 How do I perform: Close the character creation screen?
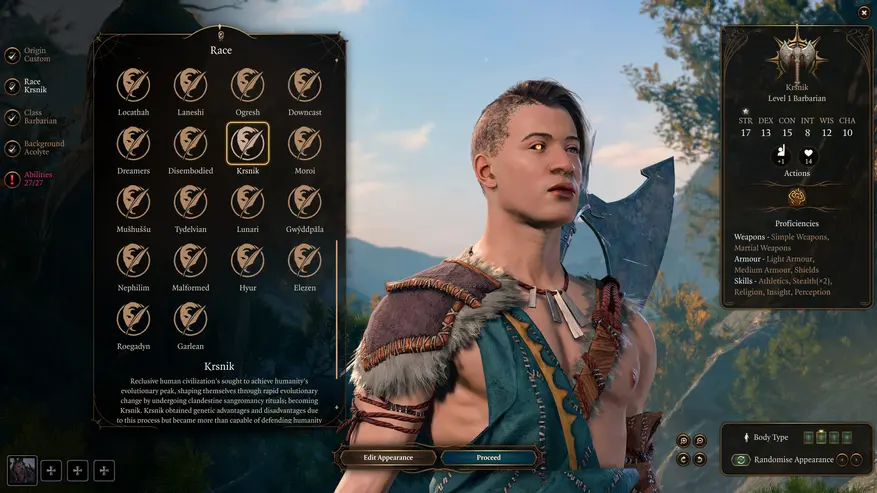click(x=864, y=12)
